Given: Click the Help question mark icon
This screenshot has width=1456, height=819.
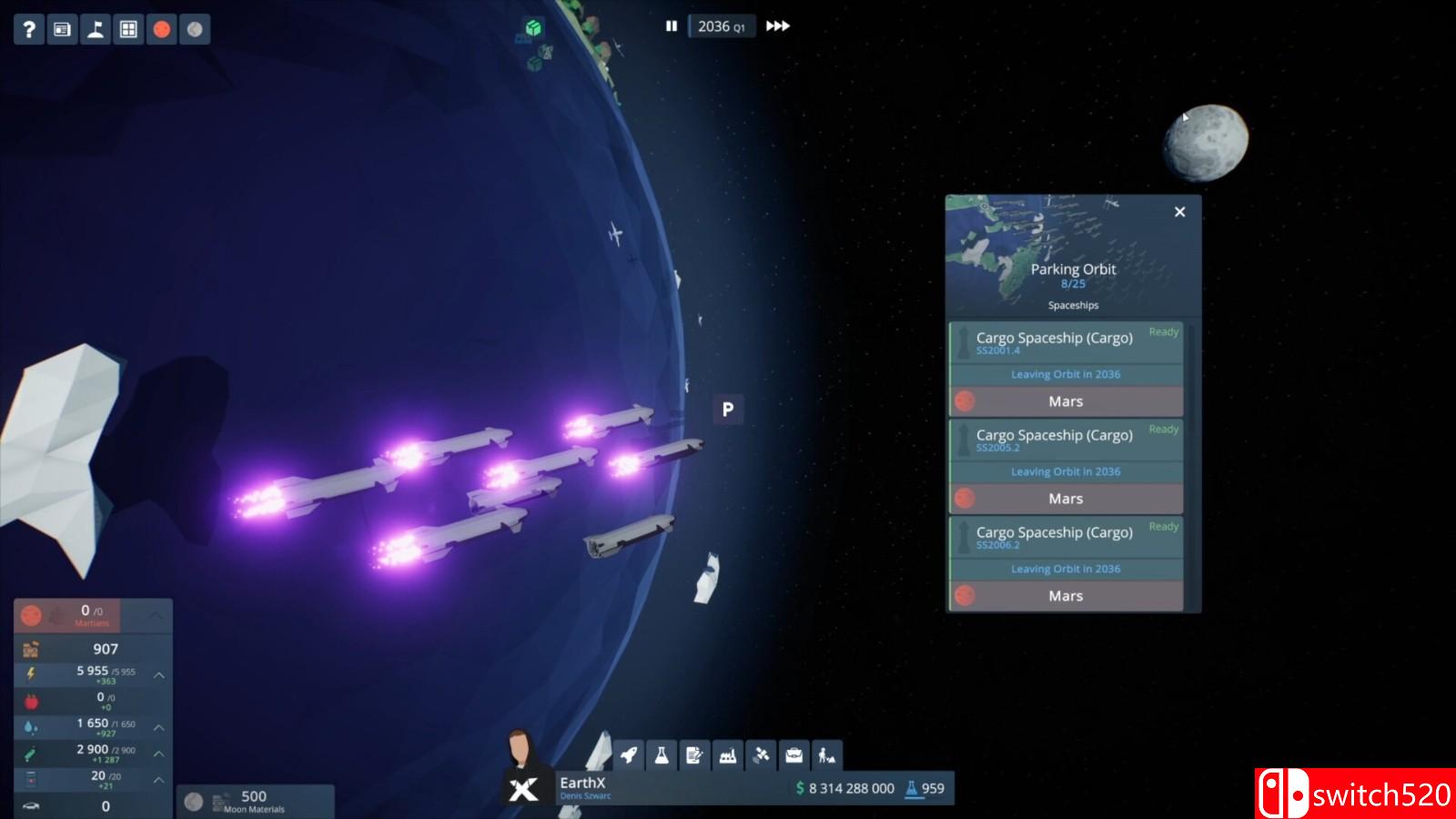Looking at the screenshot, I should coord(28,28).
